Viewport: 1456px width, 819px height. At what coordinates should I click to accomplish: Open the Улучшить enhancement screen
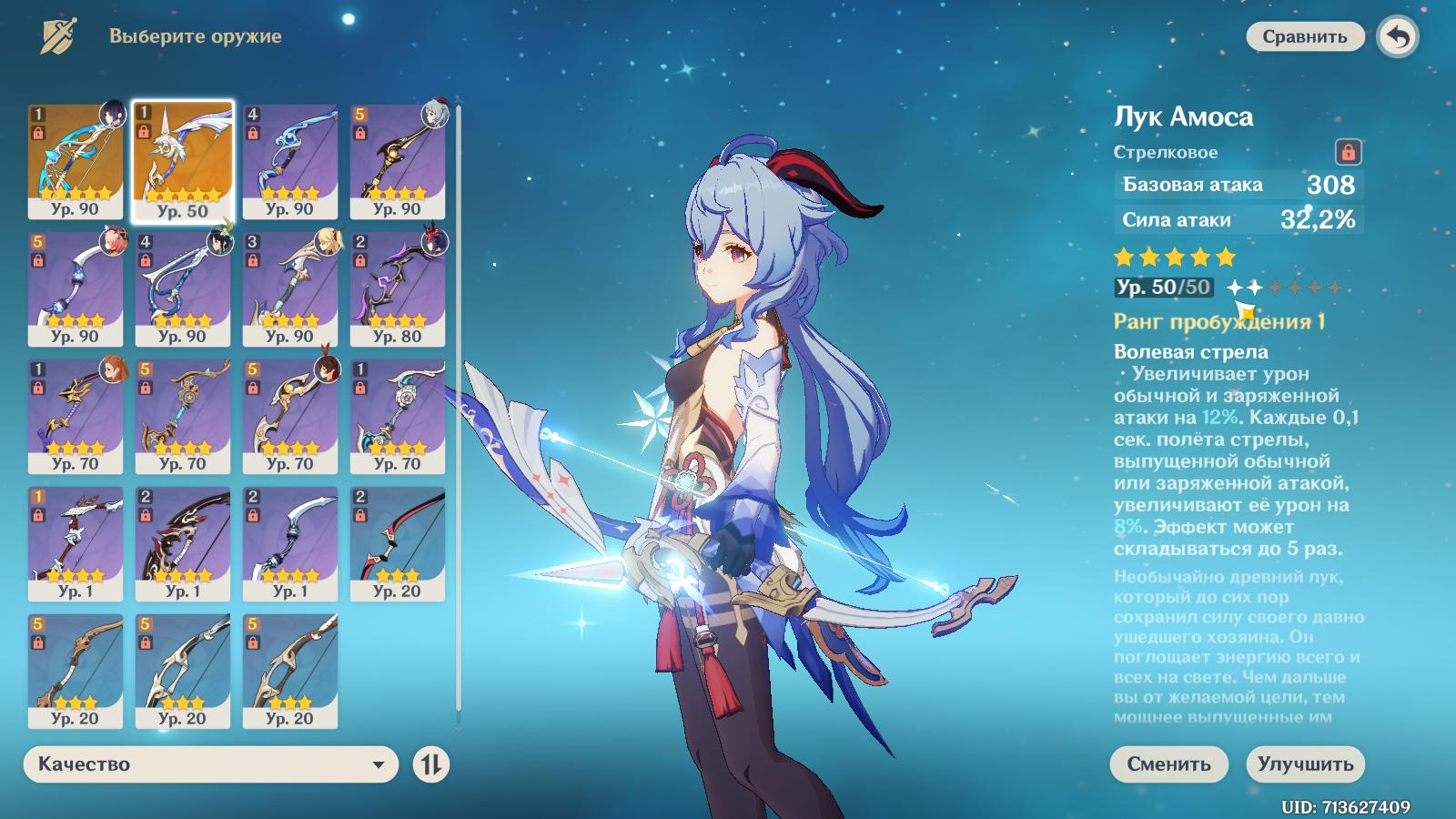point(1305,763)
